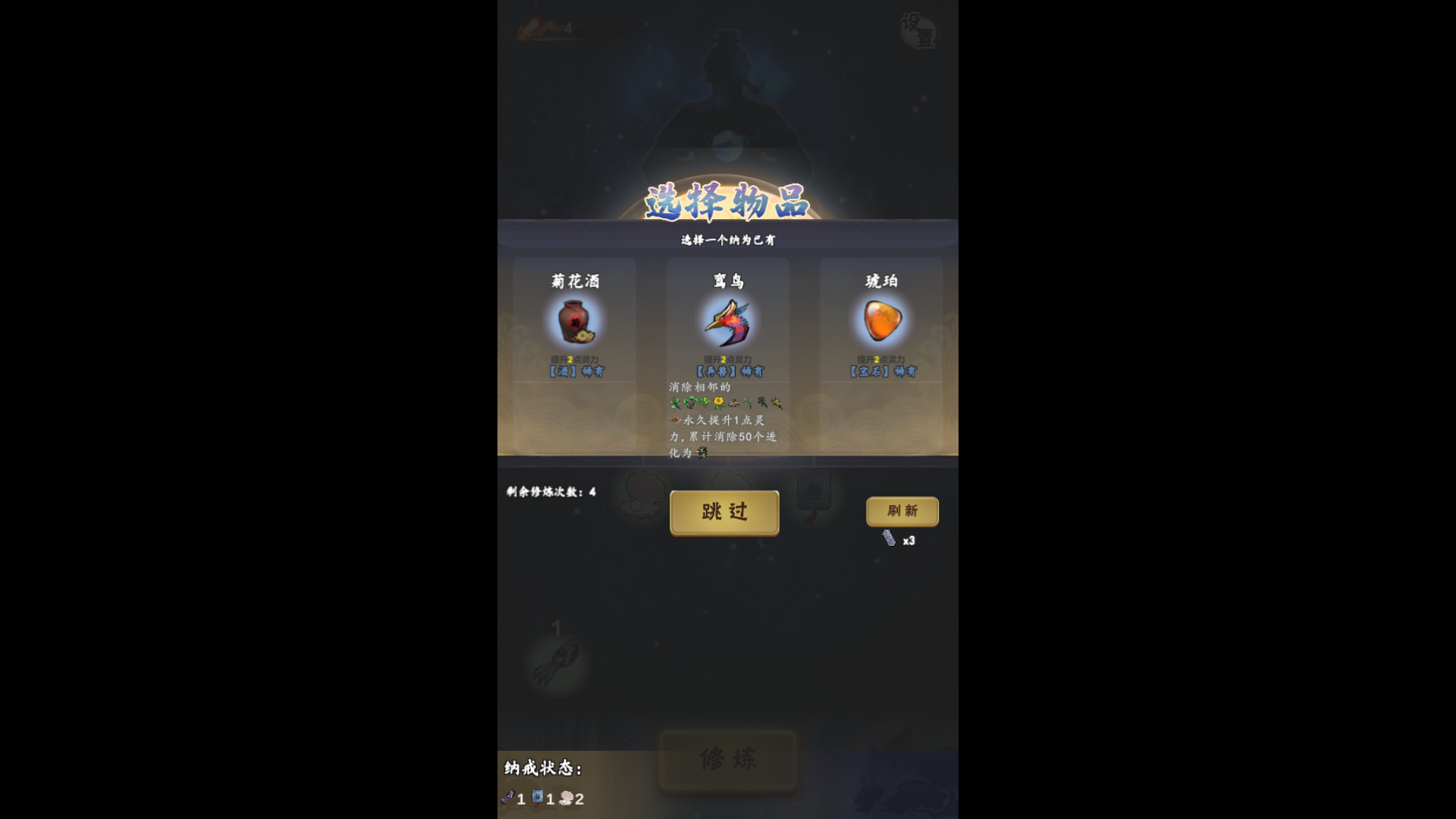The width and height of the screenshot is (1456, 819).
Task: Click the purple squid charm icon in 纳戒状态
Action: tap(507, 797)
